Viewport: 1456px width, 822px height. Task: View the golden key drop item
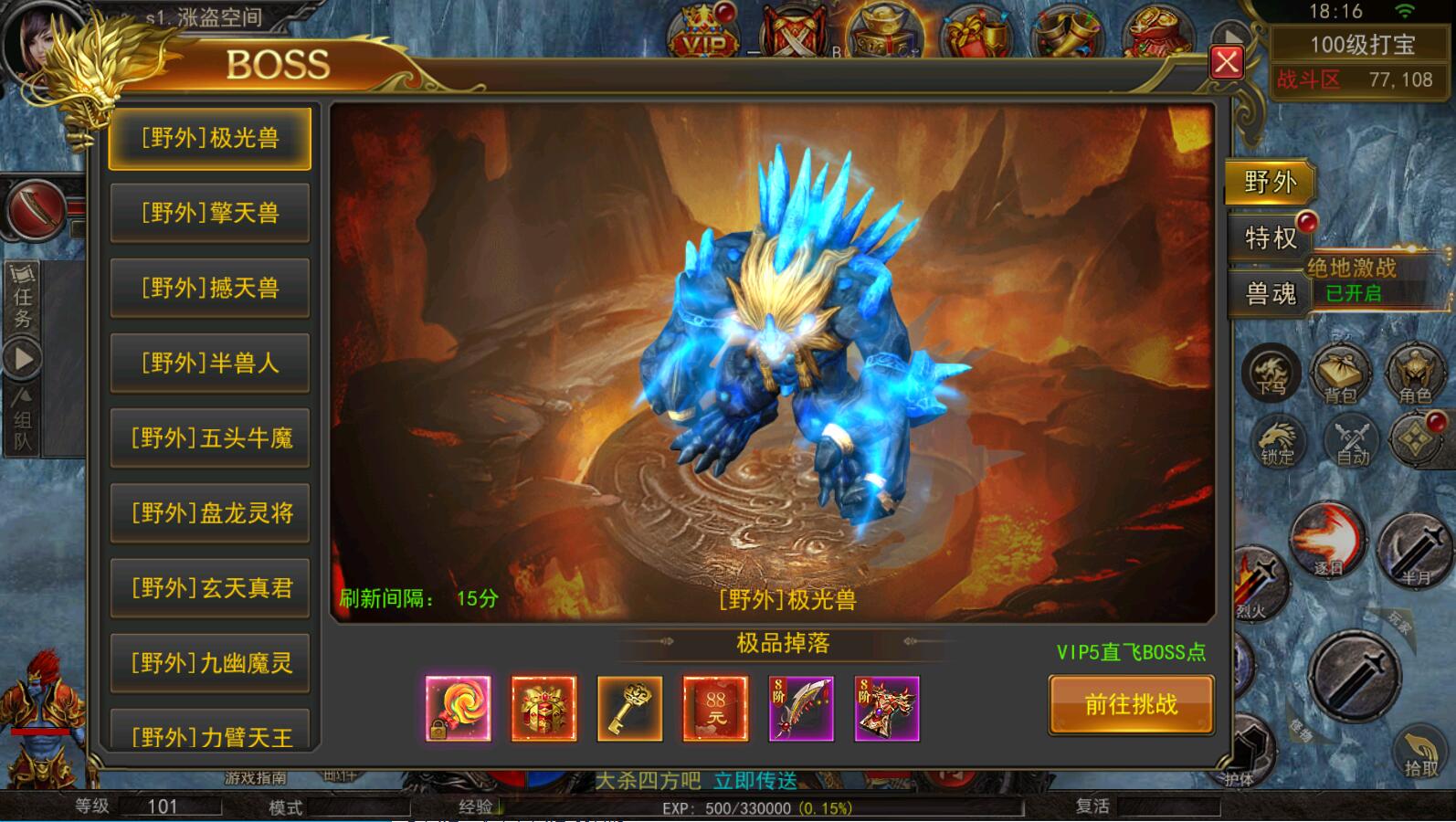point(629,708)
